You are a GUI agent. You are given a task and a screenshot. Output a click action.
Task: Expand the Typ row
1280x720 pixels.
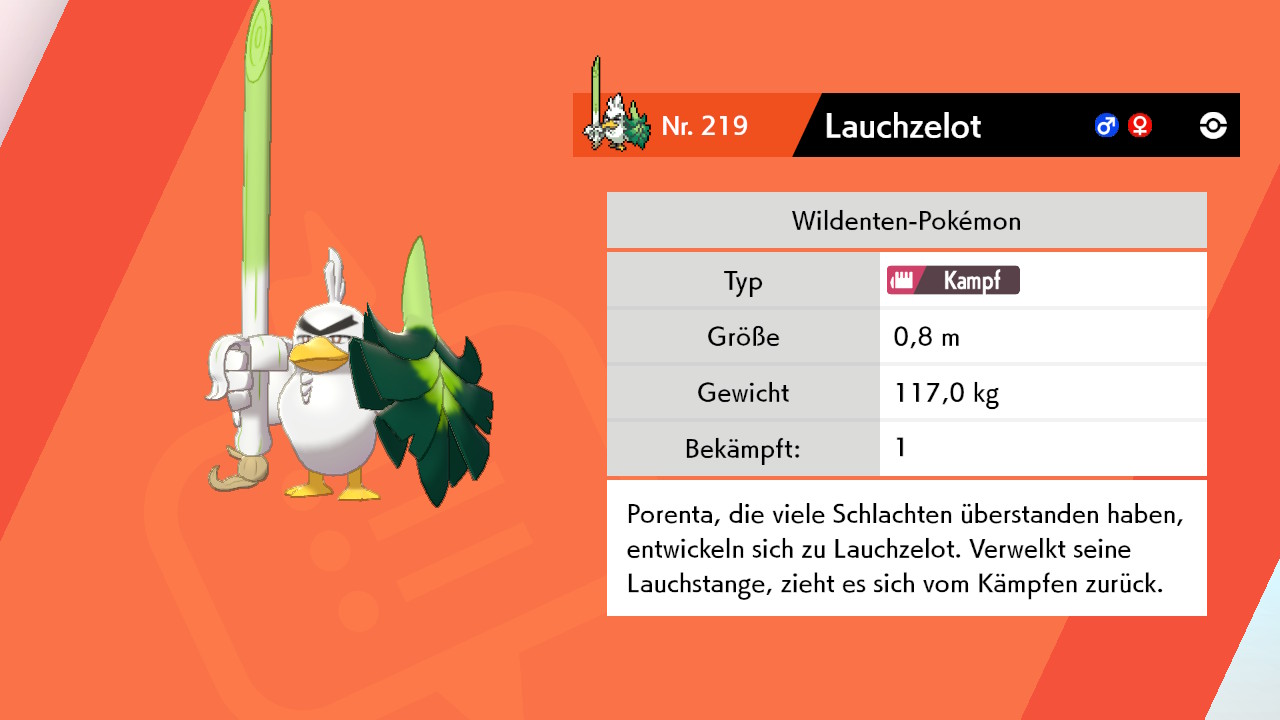[x=744, y=281]
